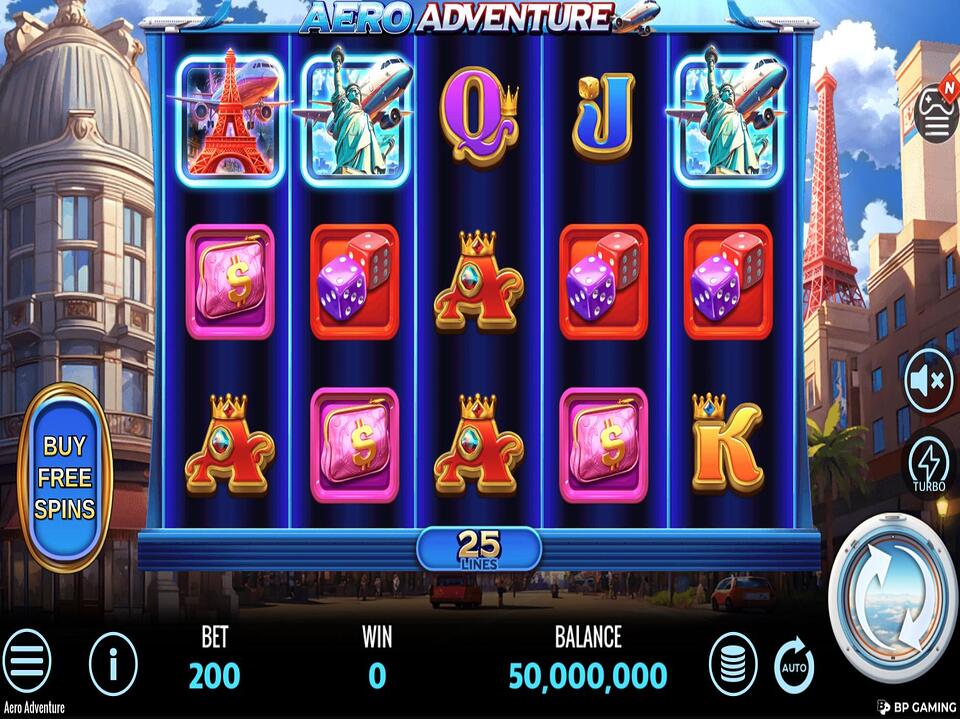
Task: Click the 25 Lines indicator
Action: [x=479, y=548]
